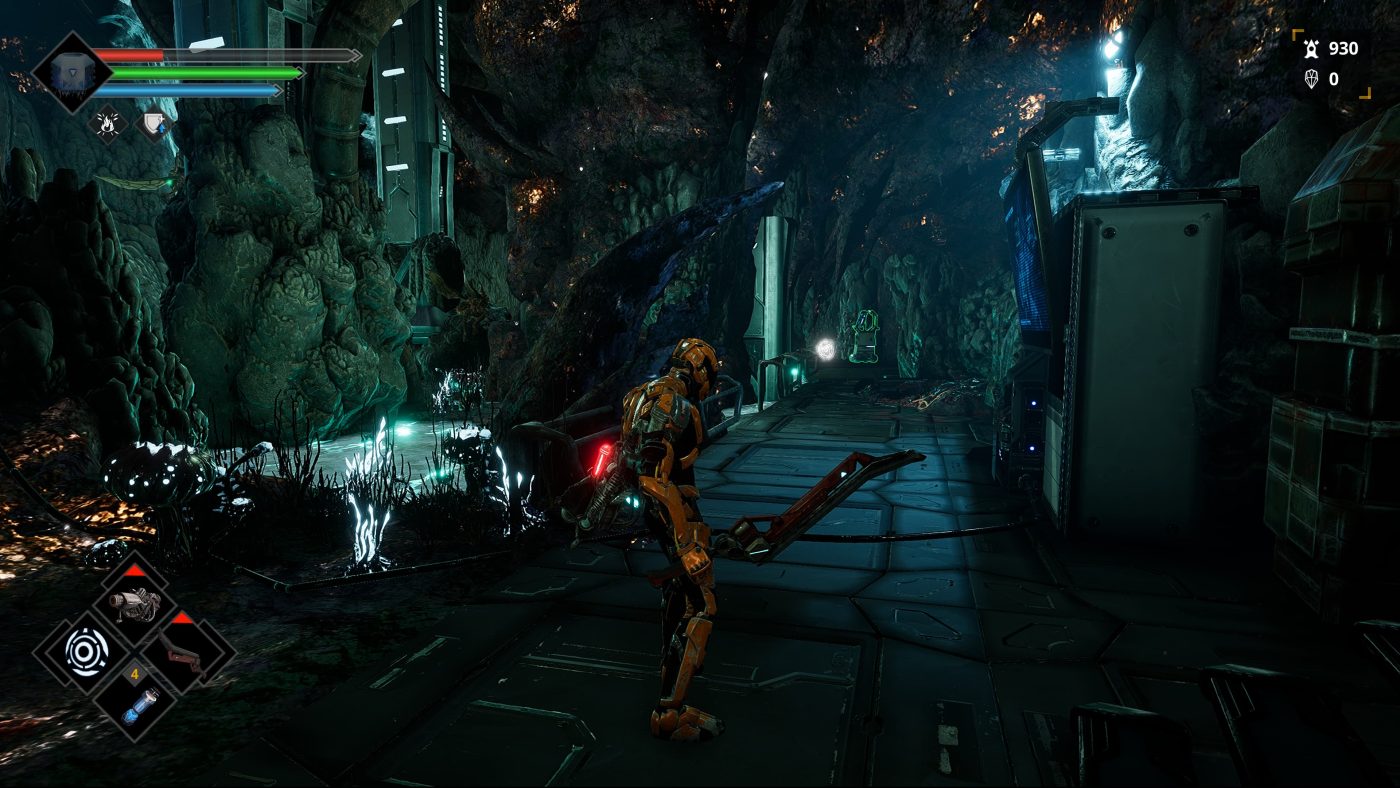Image resolution: width=1400 pixels, height=788 pixels.
Task: Inspect the flame status effect icon
Action: tap(106, 123)
